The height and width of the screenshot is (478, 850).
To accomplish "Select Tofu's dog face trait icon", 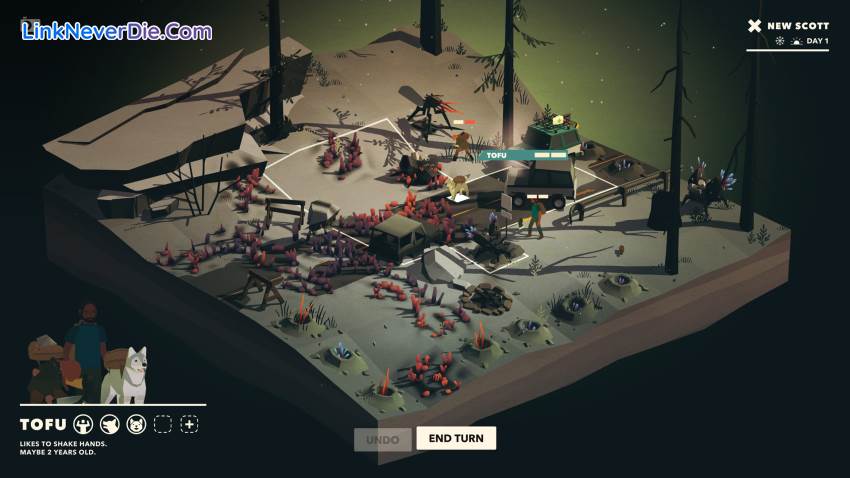I will [x=136, y=424].
